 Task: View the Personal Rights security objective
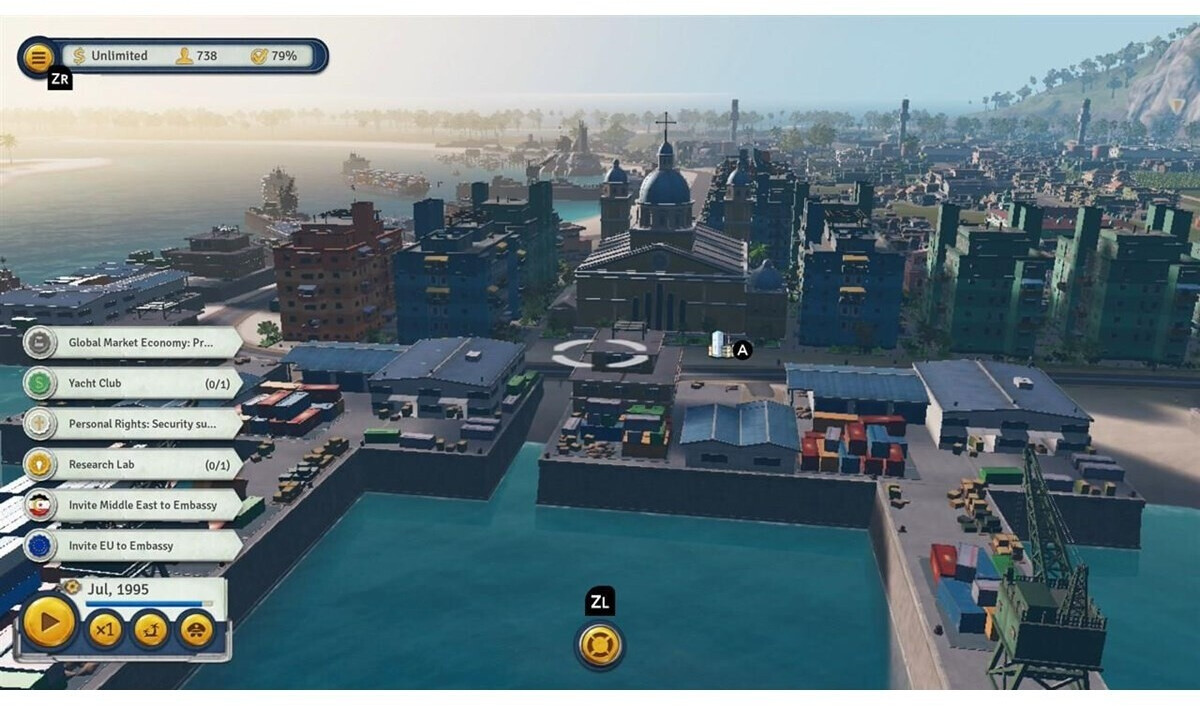point(140,424)
